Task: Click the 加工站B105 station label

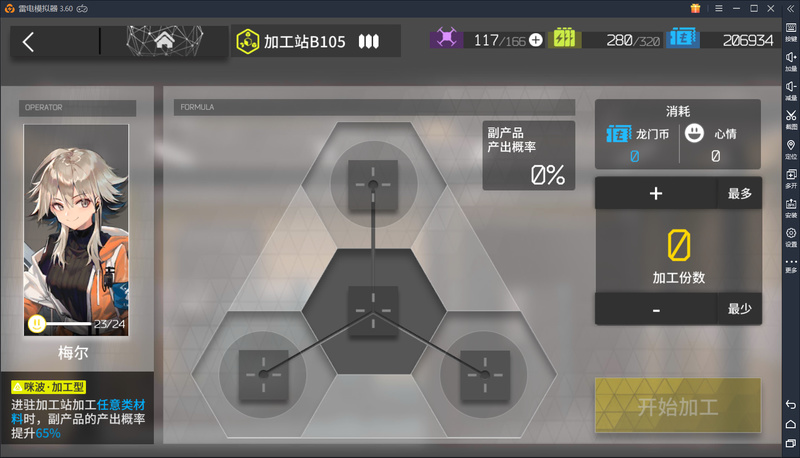Action: [x=304, y=42]
